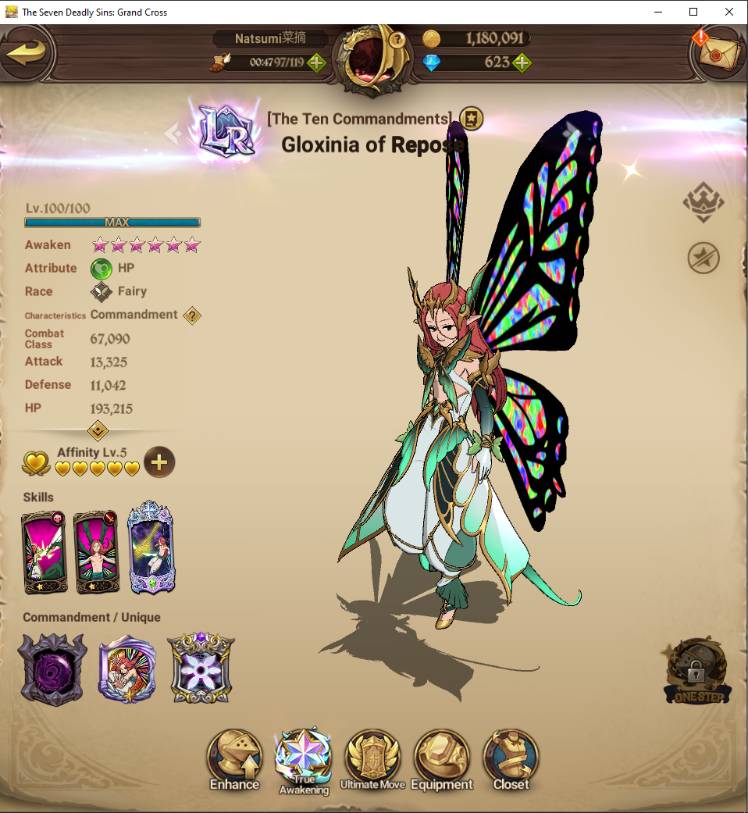Screen dimensions: 748x813
Task: Increase Affinity with the plus button
Action: (159, 462)
